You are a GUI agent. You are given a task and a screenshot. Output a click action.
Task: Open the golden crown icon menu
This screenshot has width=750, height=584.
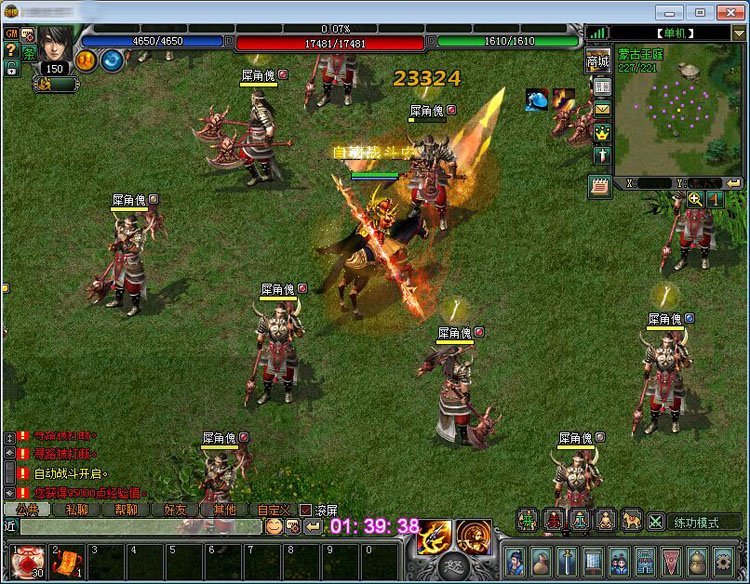point(602,132)
